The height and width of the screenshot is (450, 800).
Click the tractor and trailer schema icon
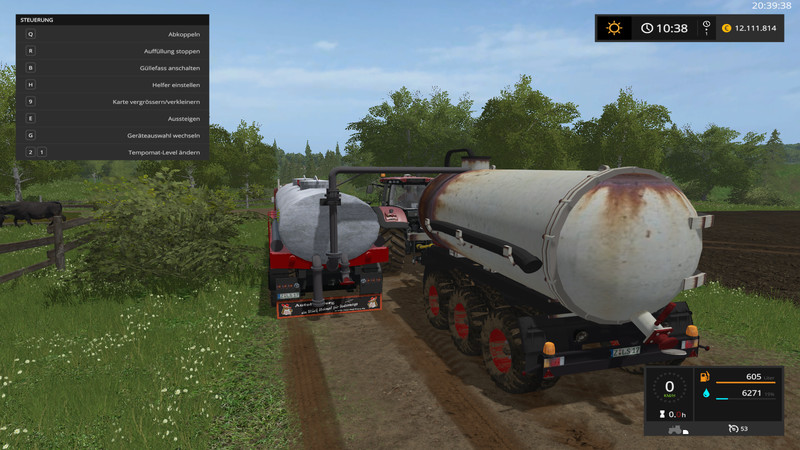(676, 430)
